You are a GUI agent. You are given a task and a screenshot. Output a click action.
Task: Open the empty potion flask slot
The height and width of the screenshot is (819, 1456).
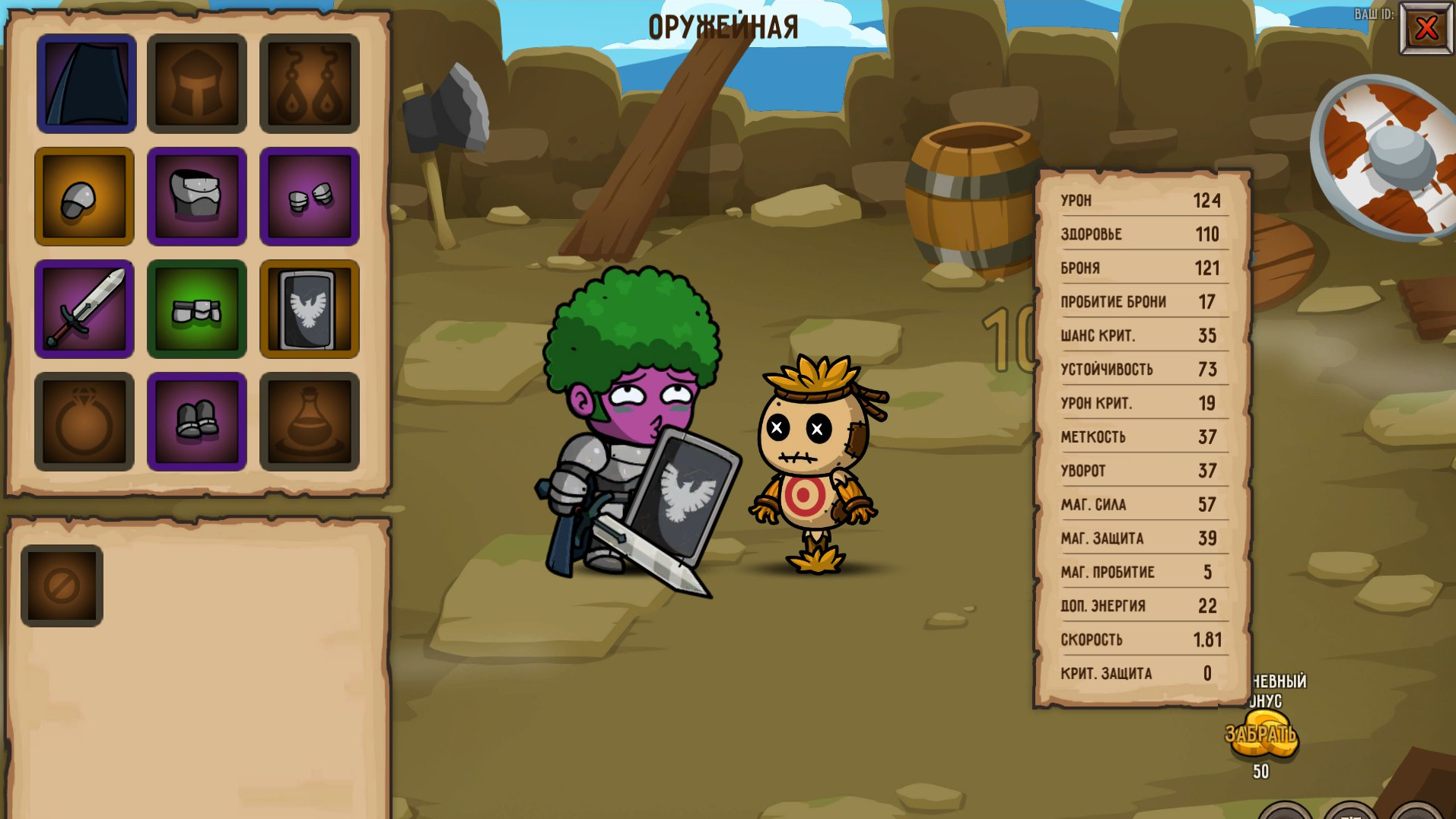[309, 421]
